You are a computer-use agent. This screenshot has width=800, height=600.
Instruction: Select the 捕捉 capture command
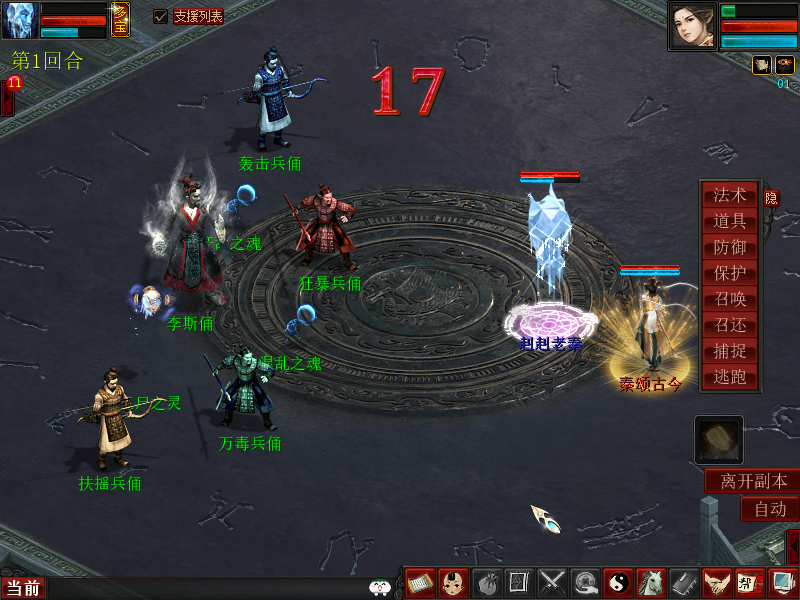click(730, 352)
